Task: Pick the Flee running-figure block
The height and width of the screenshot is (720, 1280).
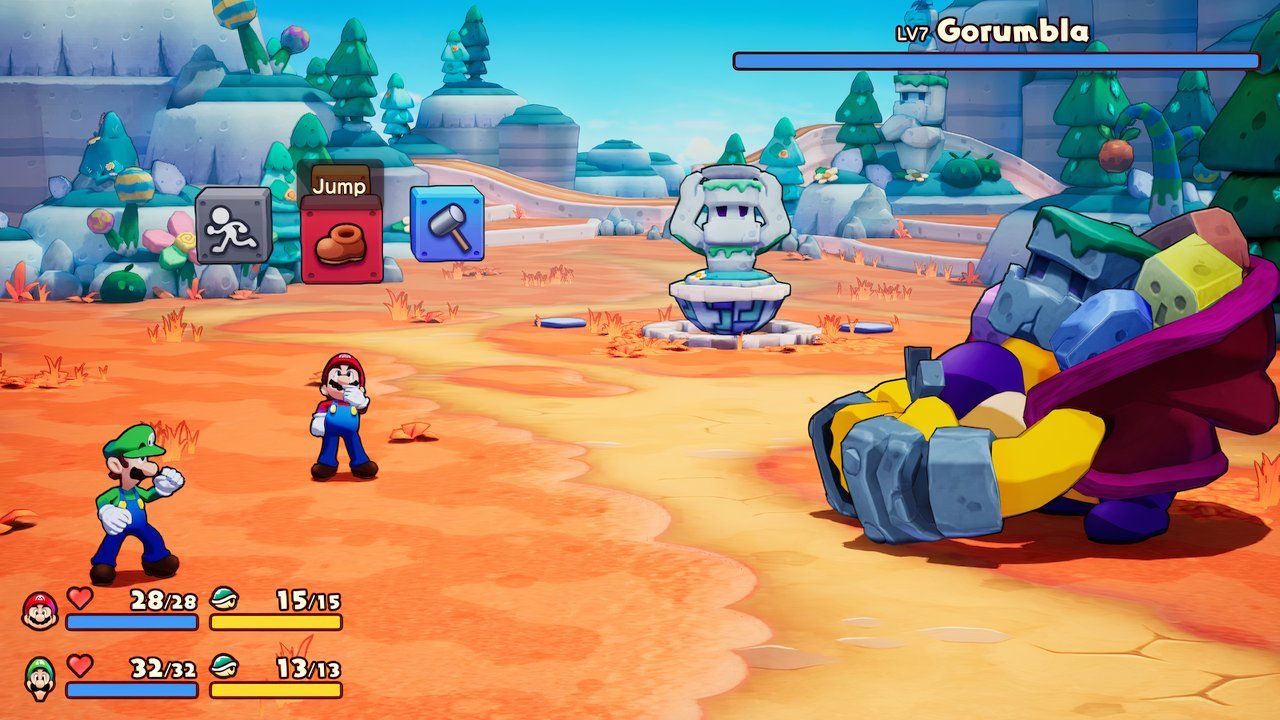Action: point(233,227)
